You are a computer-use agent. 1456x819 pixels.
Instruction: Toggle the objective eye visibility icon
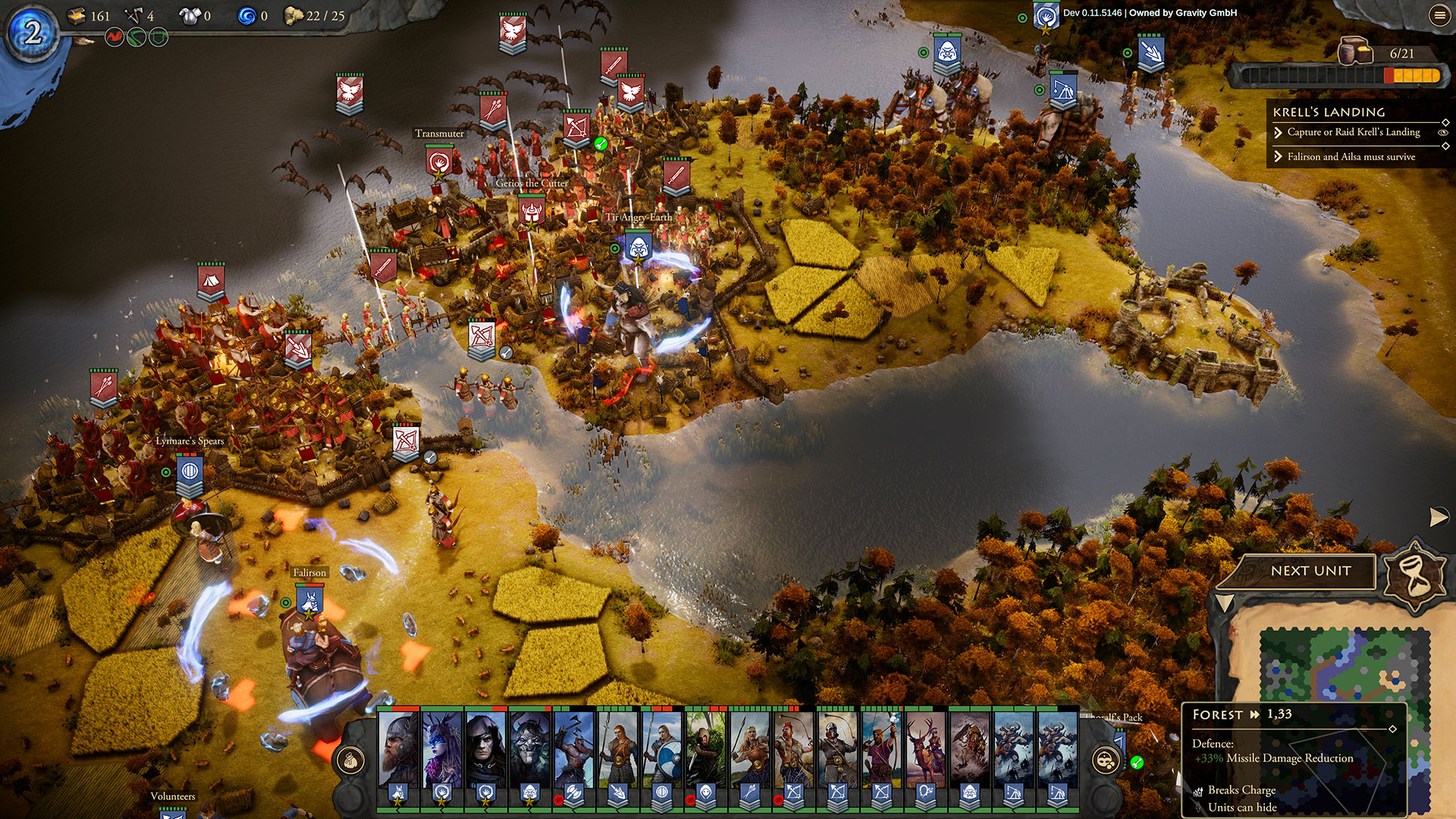[1443, 133]
